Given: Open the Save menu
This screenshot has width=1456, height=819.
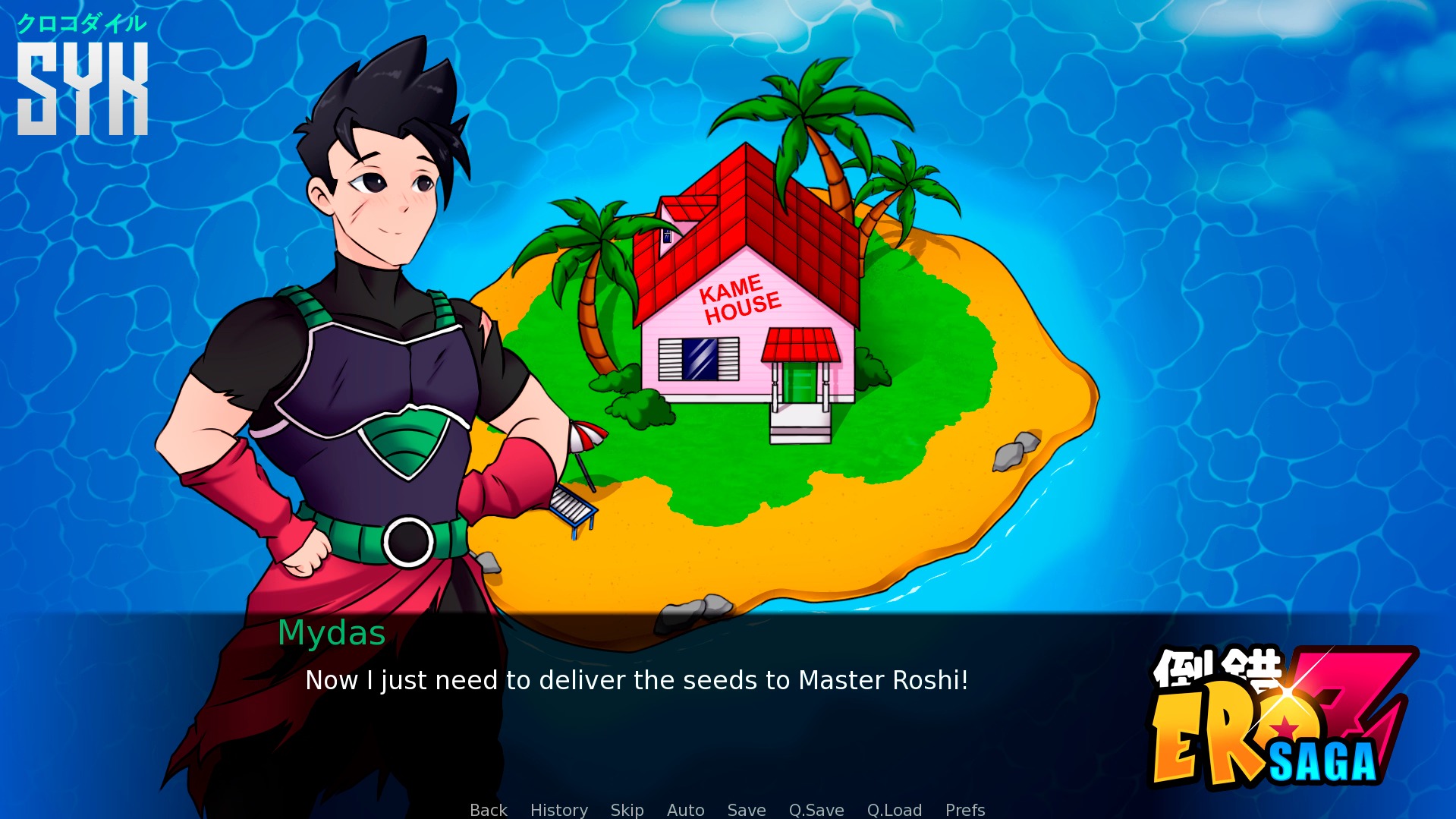Looking at the screenshot, I should (746, 809).
